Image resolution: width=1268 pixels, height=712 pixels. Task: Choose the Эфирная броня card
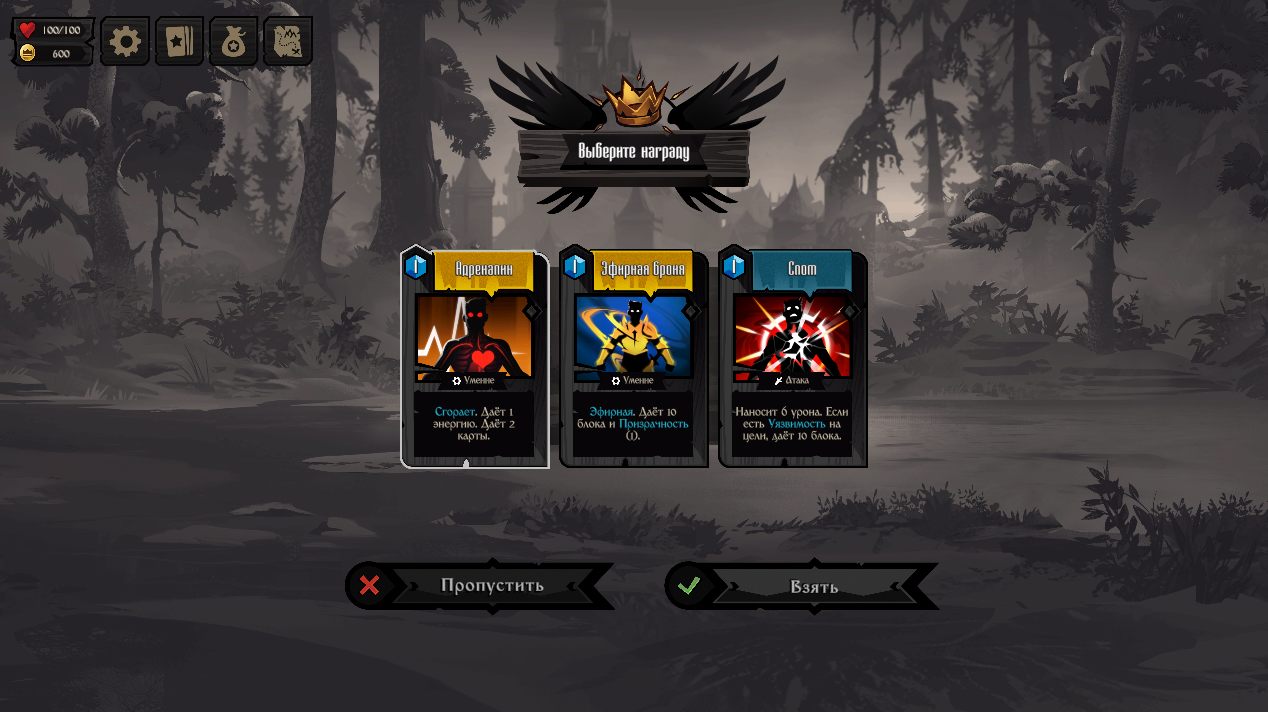coord(634,359)
